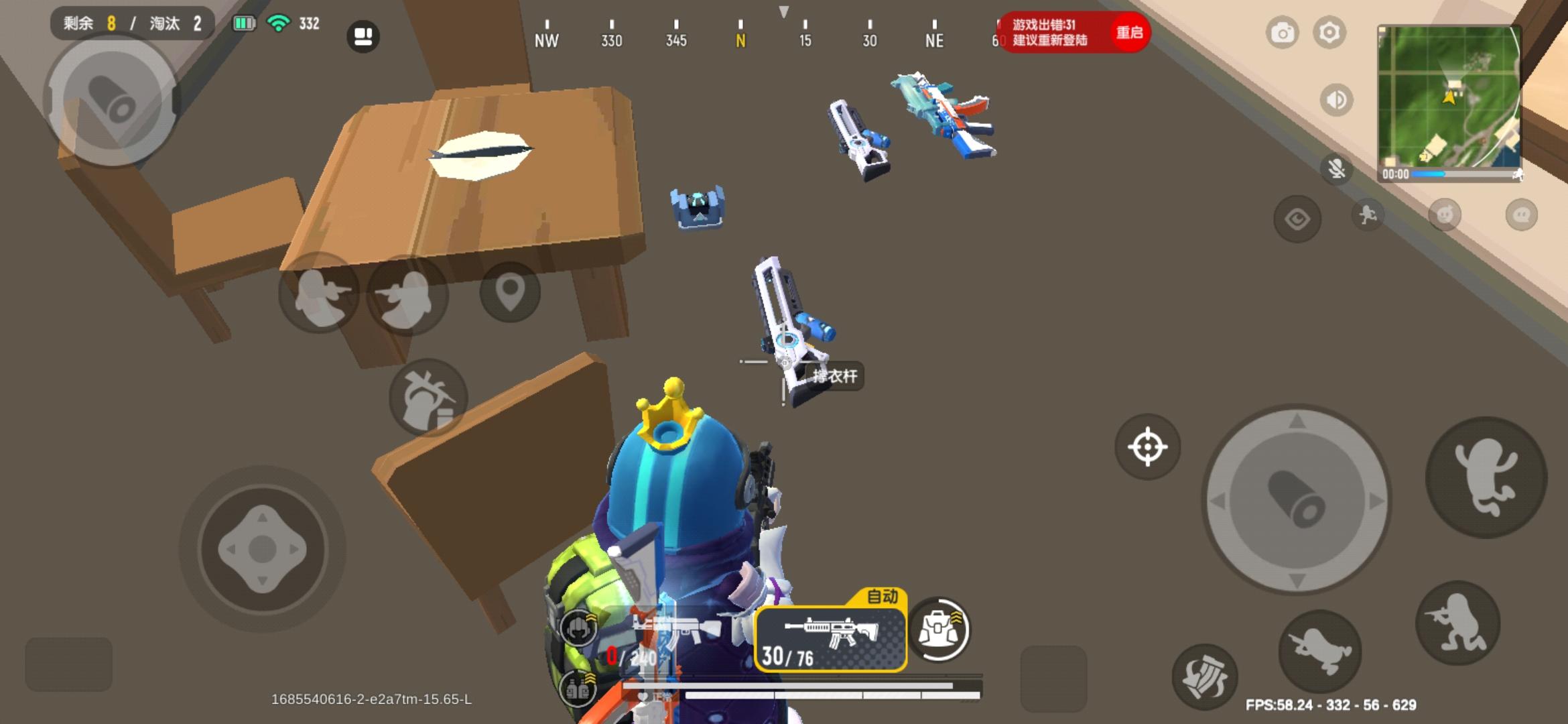The image size is (1568, 724).
Task: Mute the microphone toggle
Action: (1337, 170)
